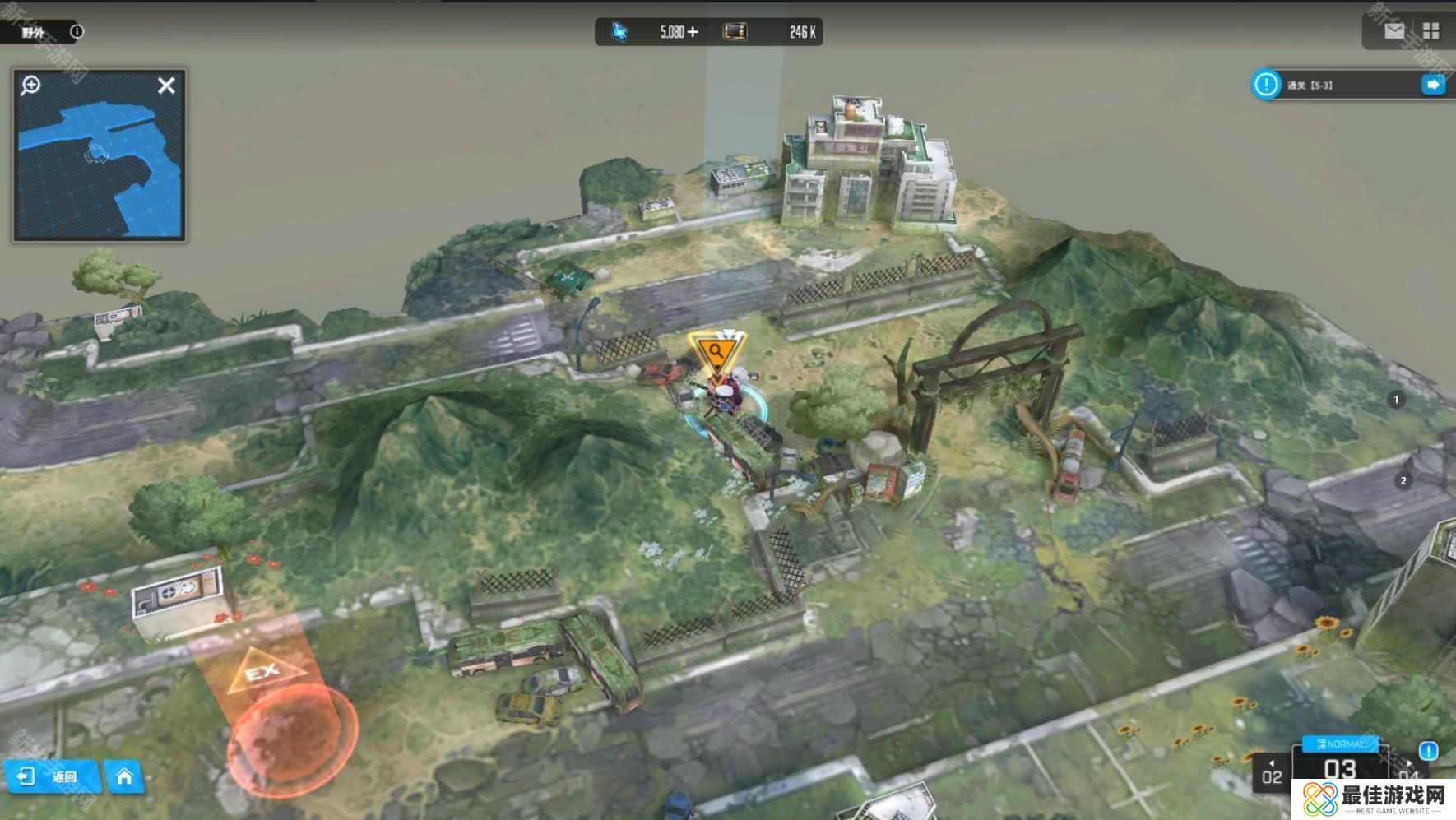Click the info icon beside the 野外 label

coord(77,32)
